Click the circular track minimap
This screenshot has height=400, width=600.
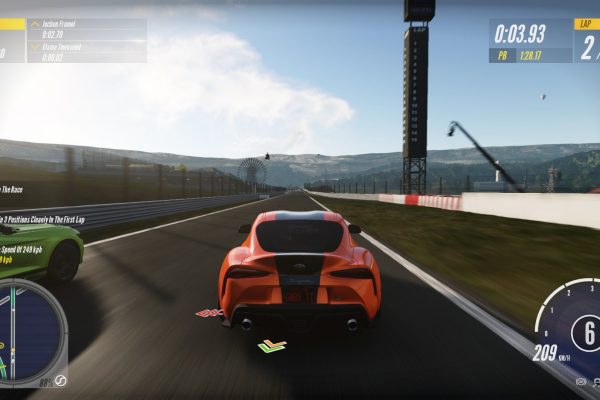30,332
